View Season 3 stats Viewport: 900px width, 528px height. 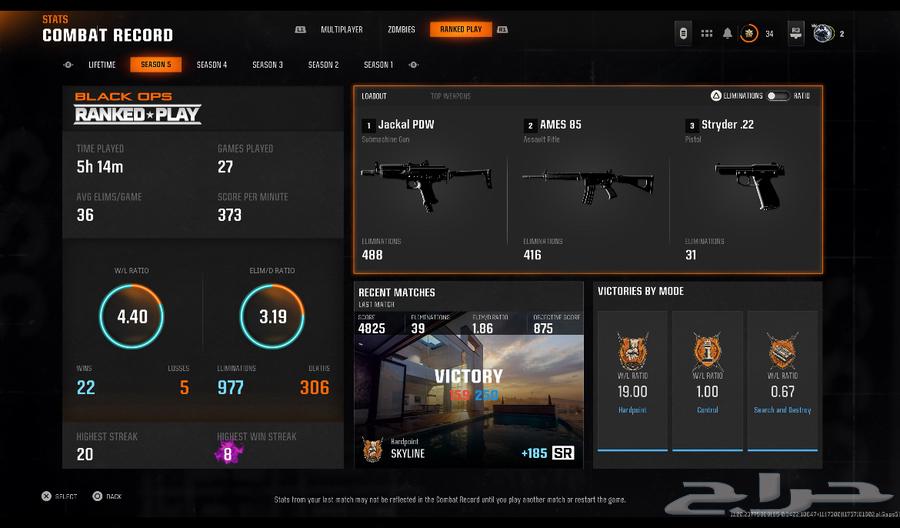click(x=267, y=65)
